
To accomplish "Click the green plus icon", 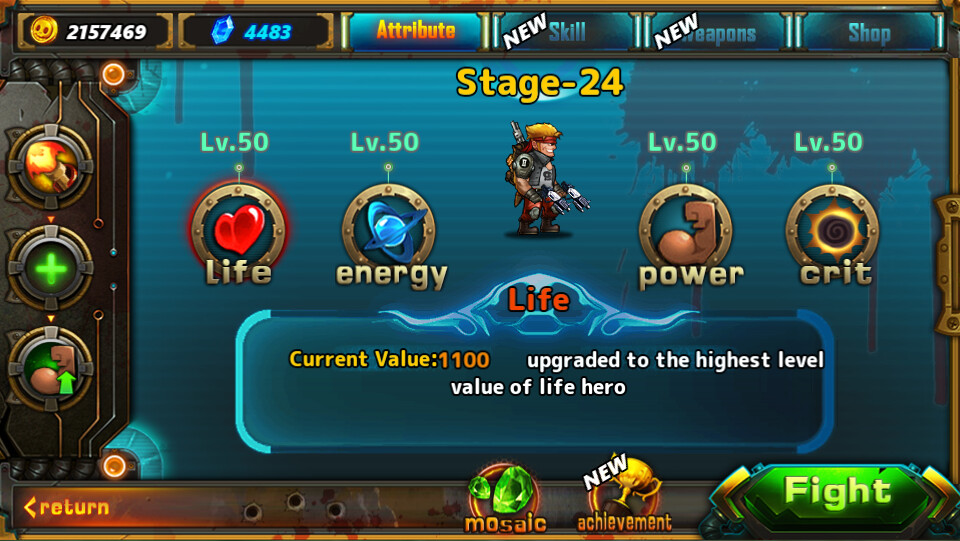I will click(x=51, y=269).
